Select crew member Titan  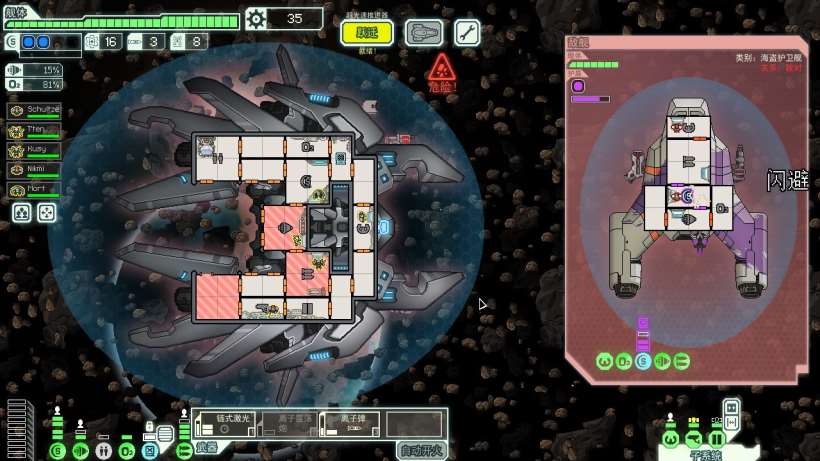34,130
